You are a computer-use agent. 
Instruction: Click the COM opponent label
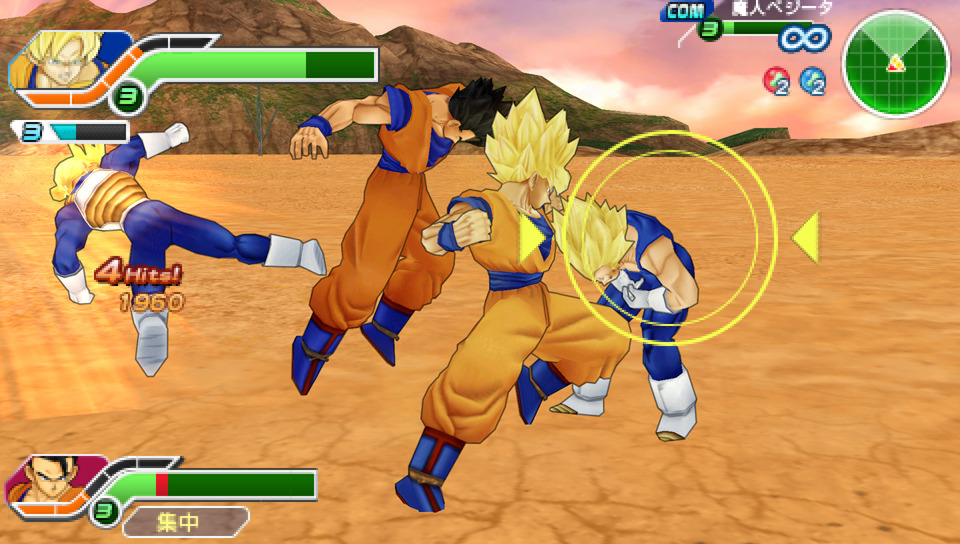684,11
